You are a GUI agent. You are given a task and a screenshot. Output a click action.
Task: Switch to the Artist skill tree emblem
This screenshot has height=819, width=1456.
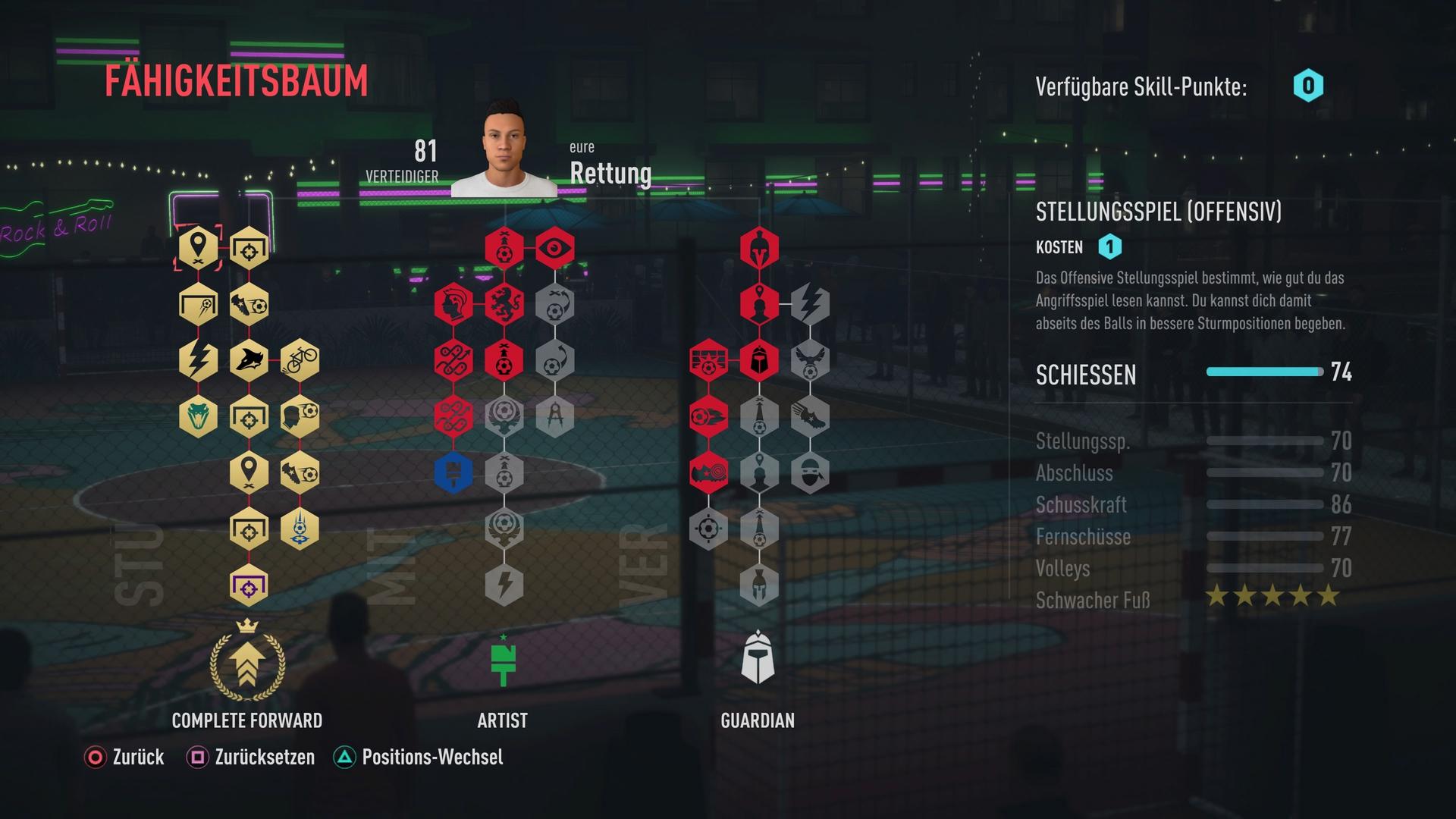503,661
